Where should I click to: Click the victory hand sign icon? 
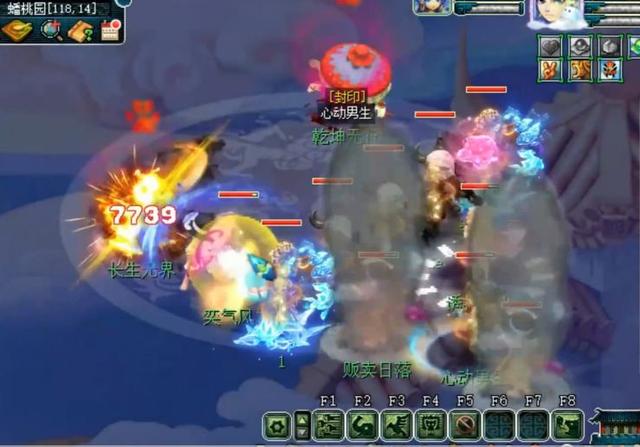tap(550, 69)
